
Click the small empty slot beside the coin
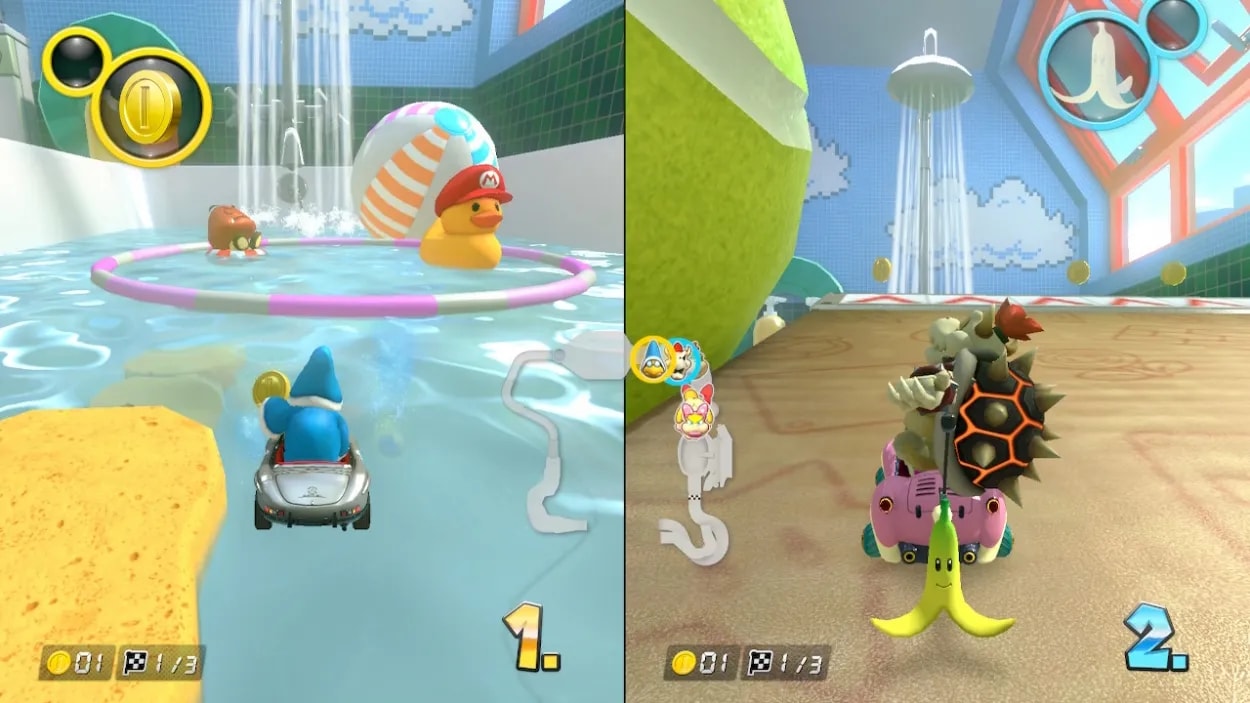75,62
